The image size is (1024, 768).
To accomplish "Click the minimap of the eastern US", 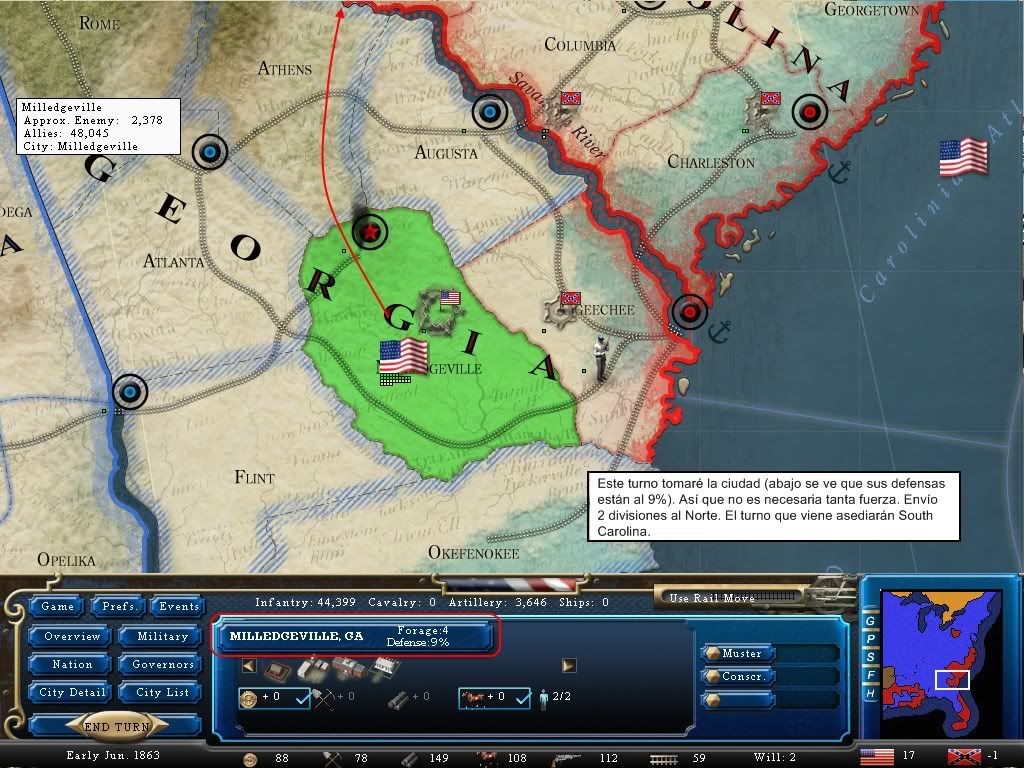I will pyautogui.click(x=938, y=658).
